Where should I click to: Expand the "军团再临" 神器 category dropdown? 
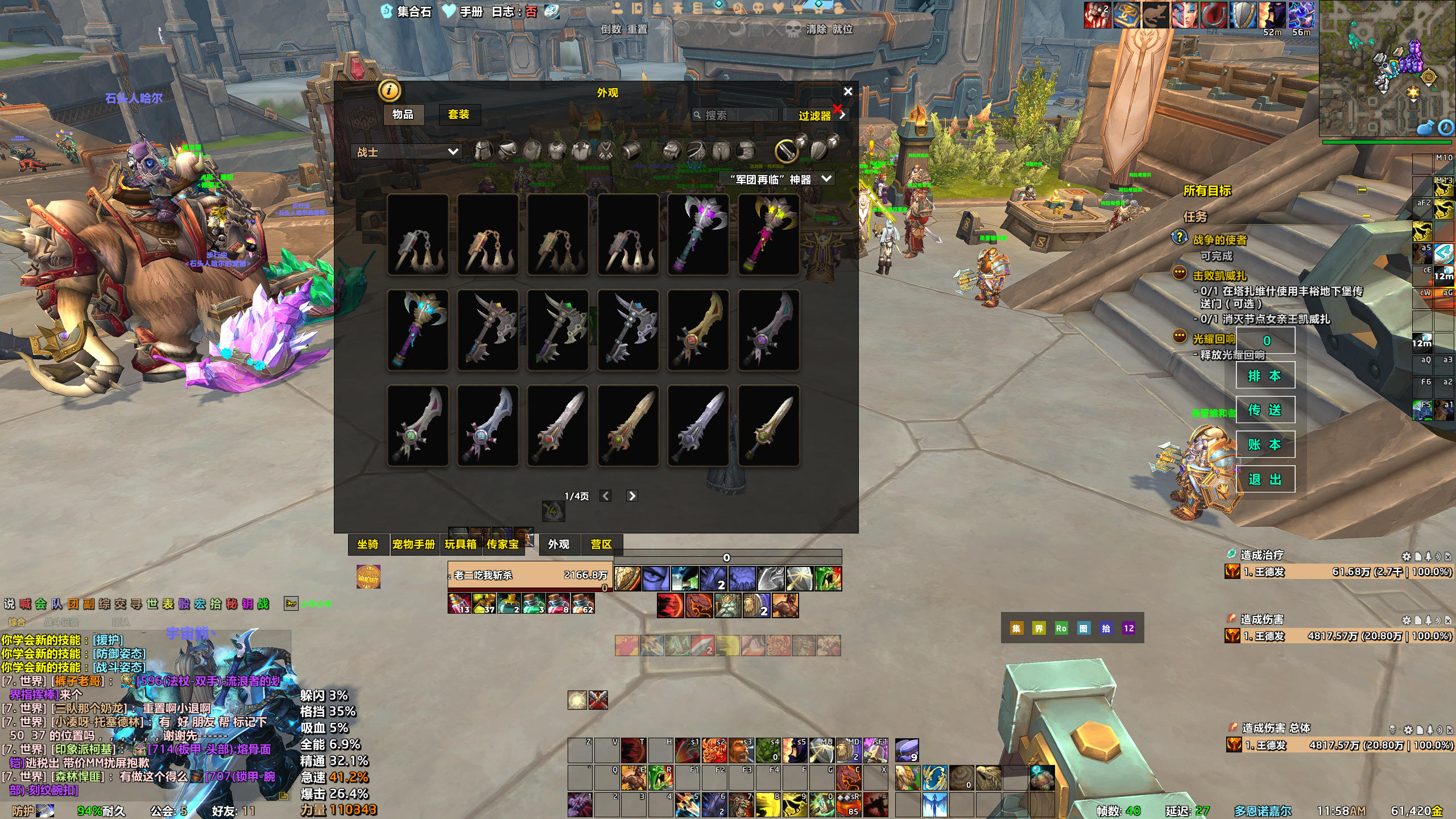[777, 179]
